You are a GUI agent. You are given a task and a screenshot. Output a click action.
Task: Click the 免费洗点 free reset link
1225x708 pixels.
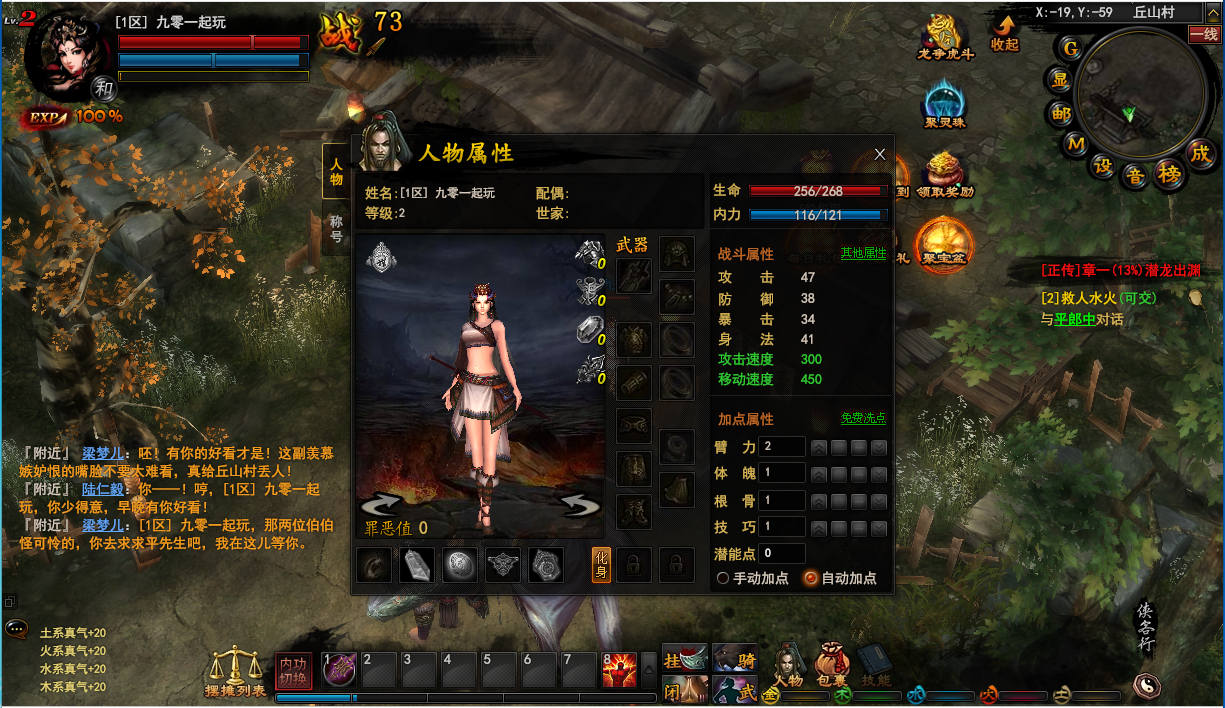pyautogui.click(x=863, y=418)
